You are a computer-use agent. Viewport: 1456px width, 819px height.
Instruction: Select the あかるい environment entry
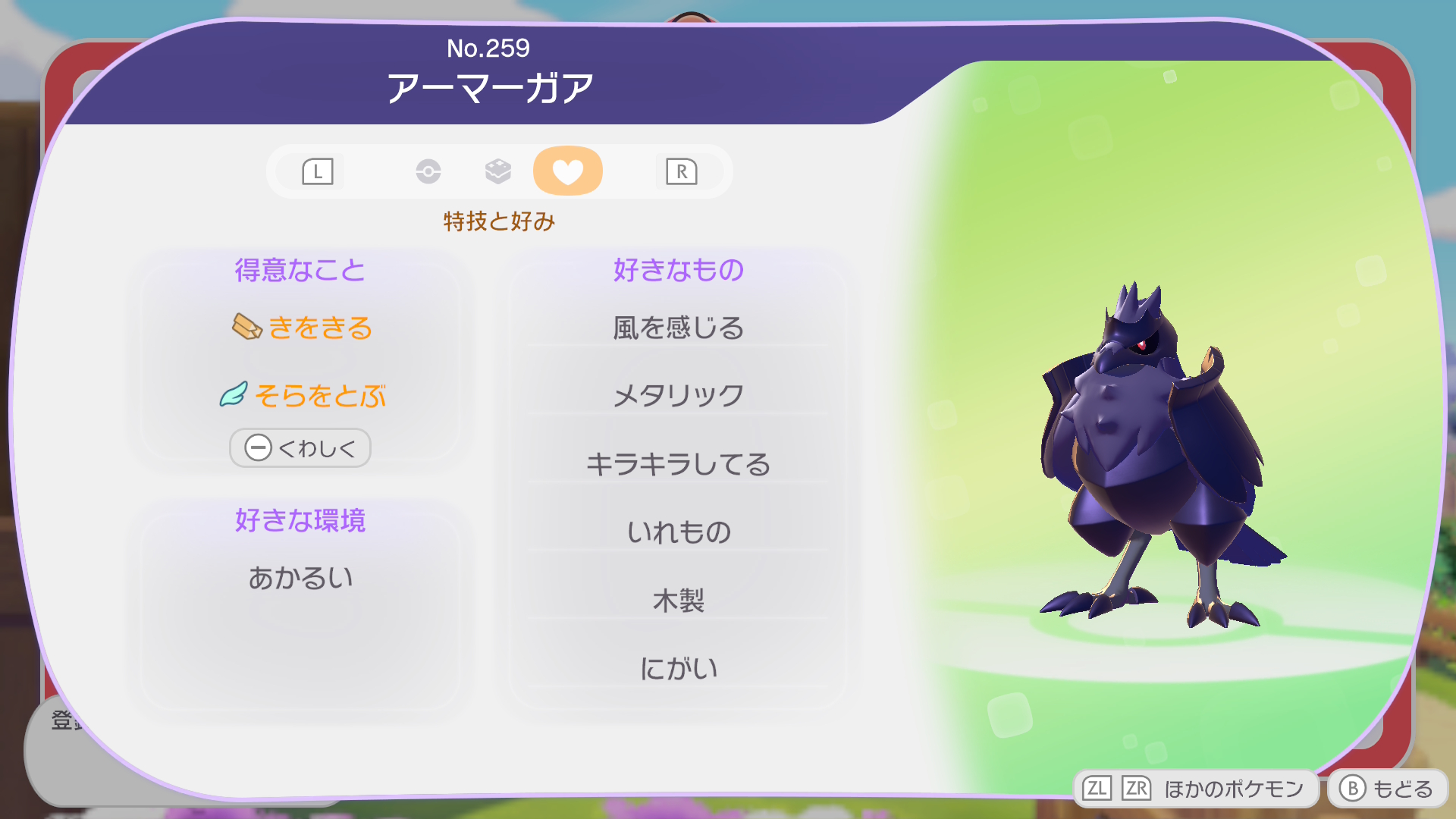pos(300,578)
